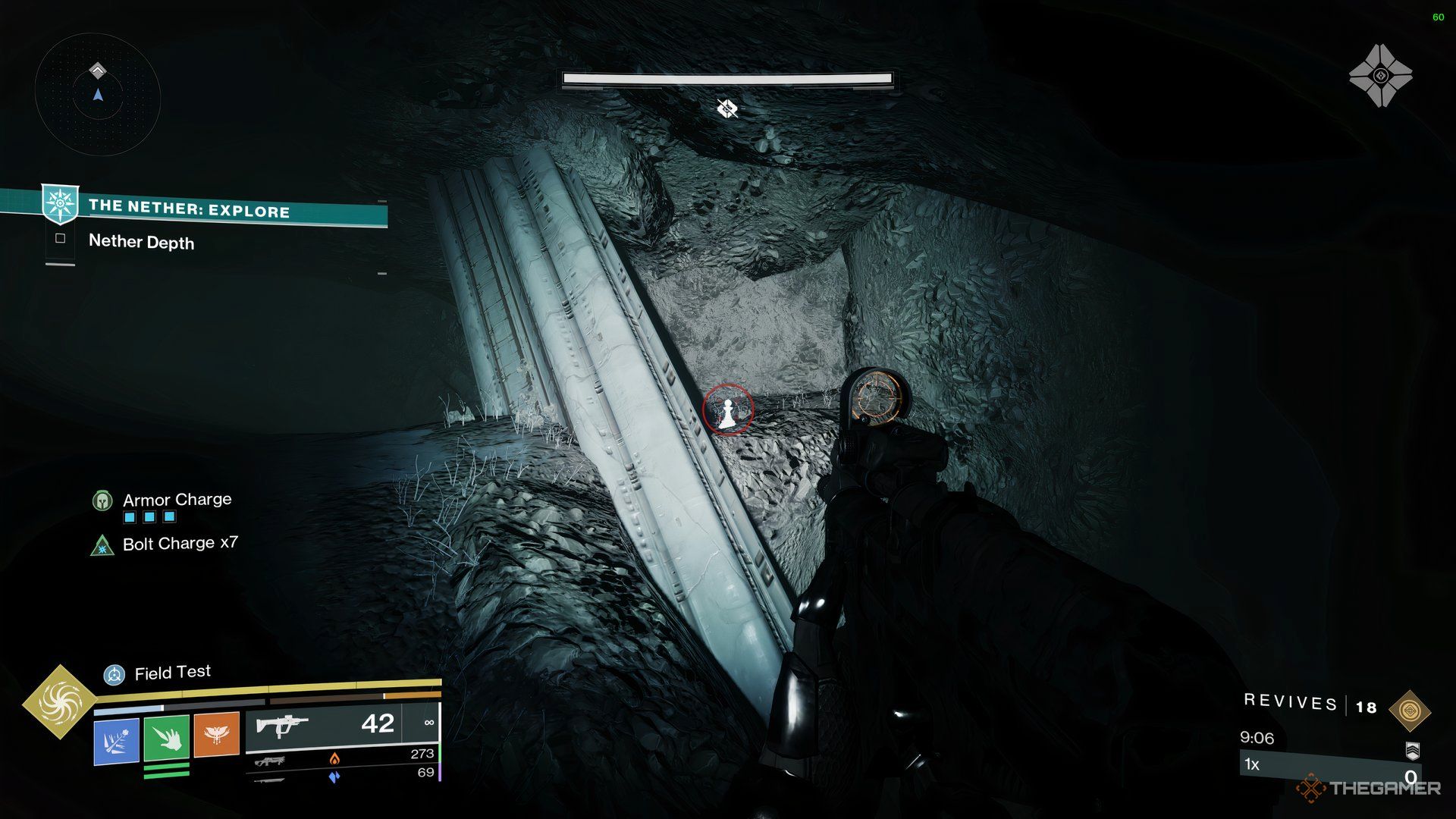Click the circular radar minimap

coord(98,95)
